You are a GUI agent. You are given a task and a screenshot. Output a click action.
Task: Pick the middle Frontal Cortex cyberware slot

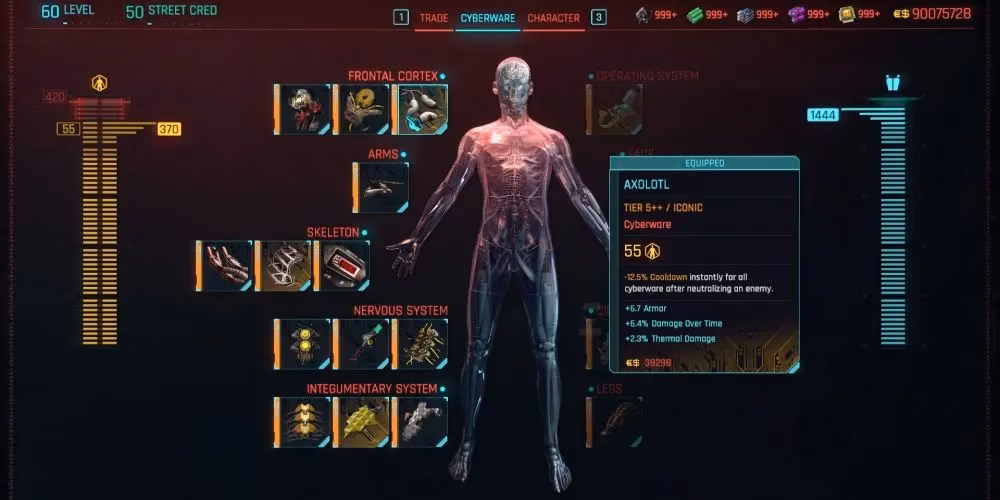363,109
